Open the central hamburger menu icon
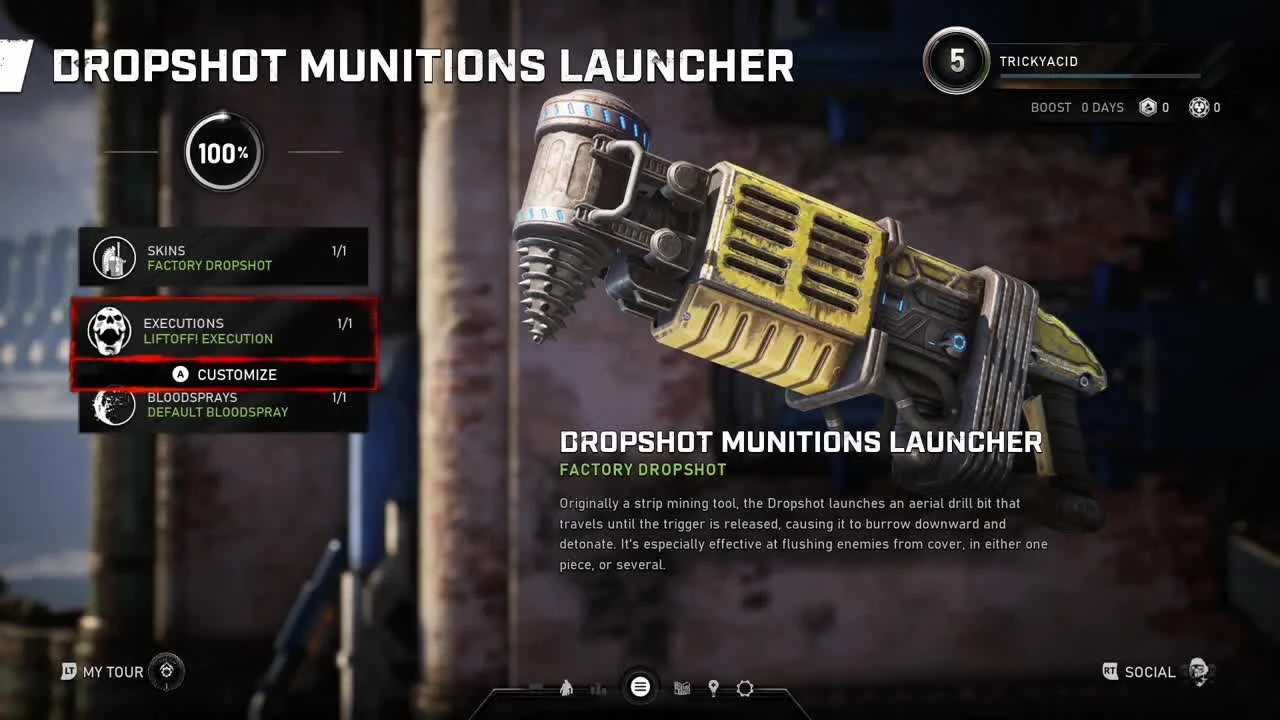The height and width of the screenshot is (720, 1280). pyautogui.click(x=640, y=687)
